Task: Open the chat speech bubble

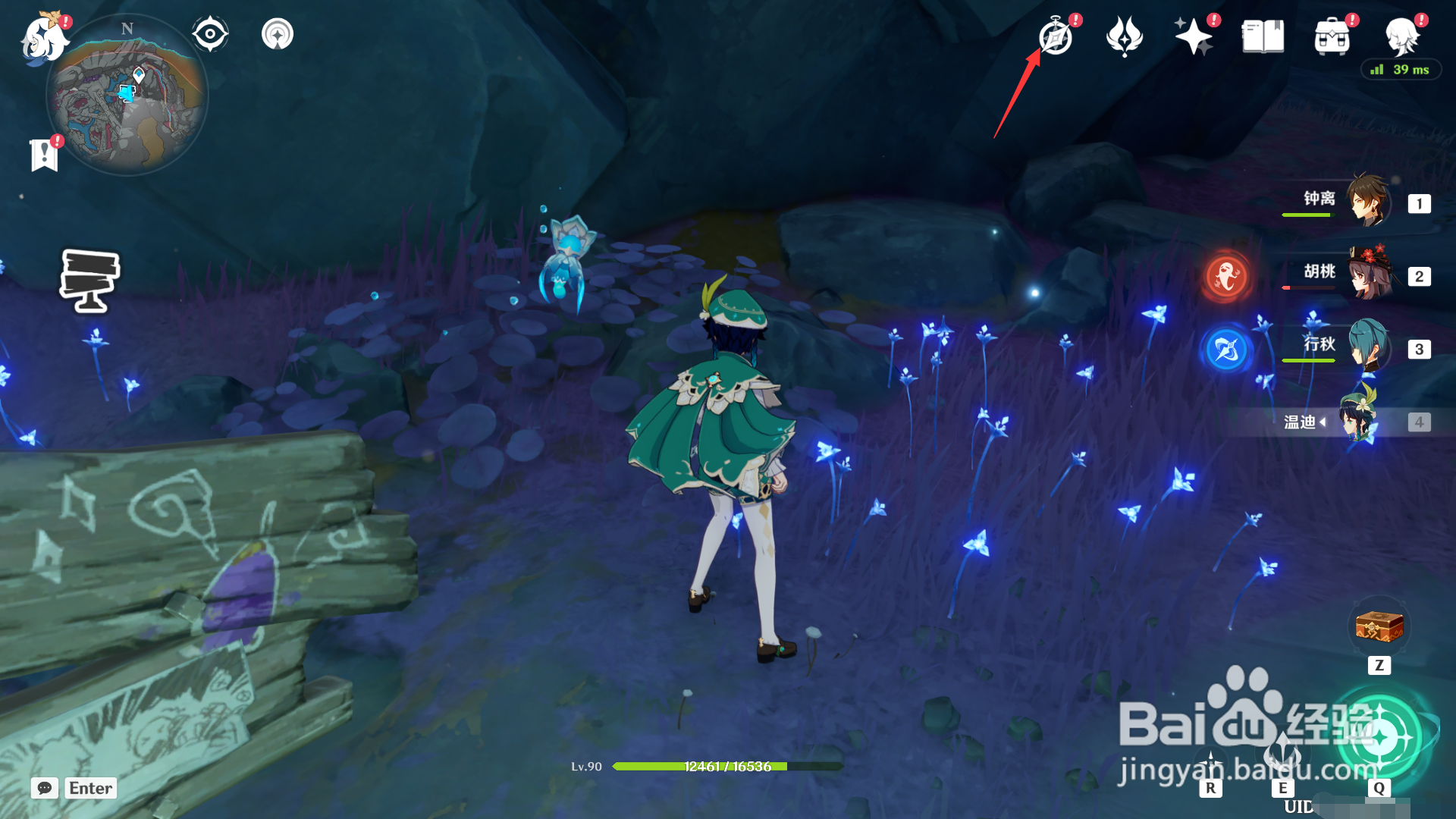Action: (x=45, y=788)
